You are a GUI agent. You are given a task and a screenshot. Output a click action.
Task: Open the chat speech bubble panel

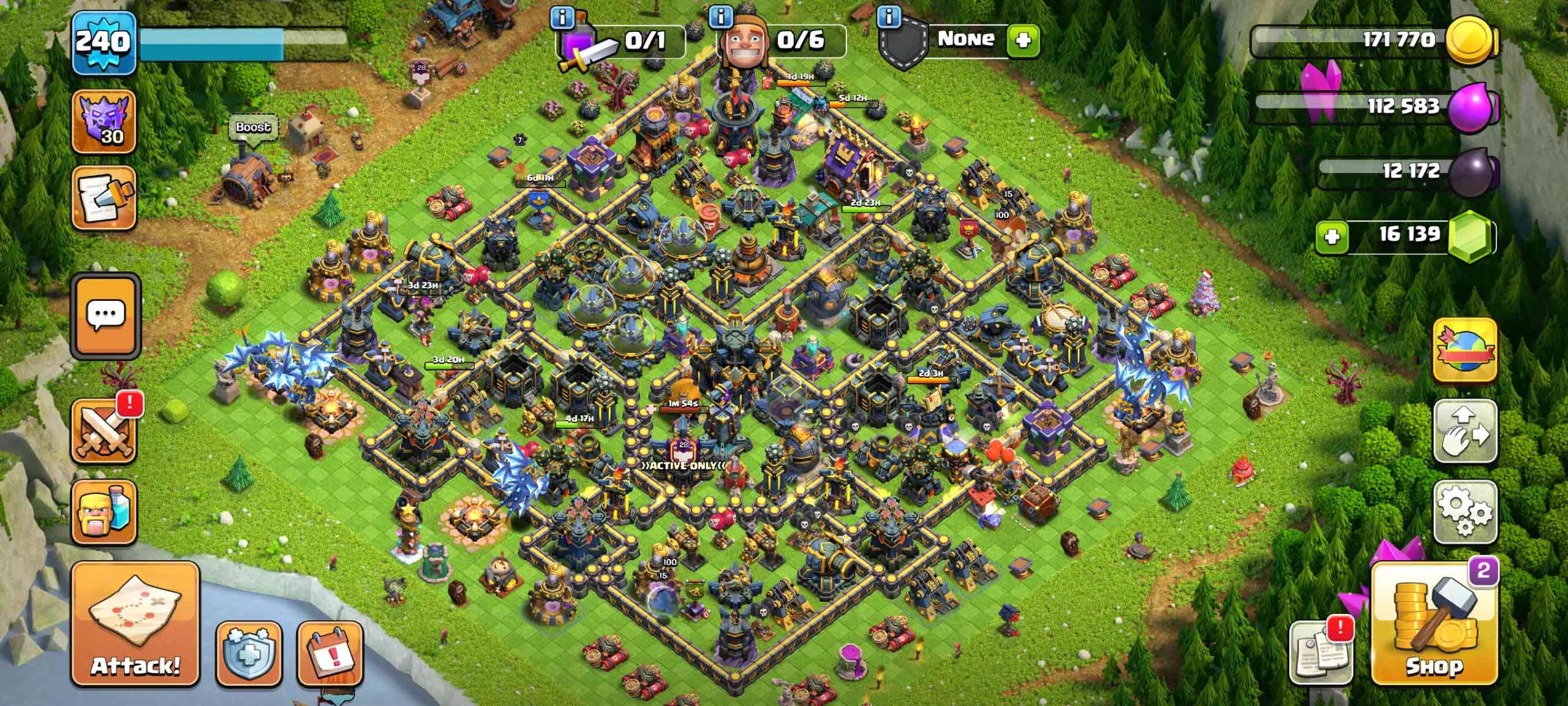105,316
